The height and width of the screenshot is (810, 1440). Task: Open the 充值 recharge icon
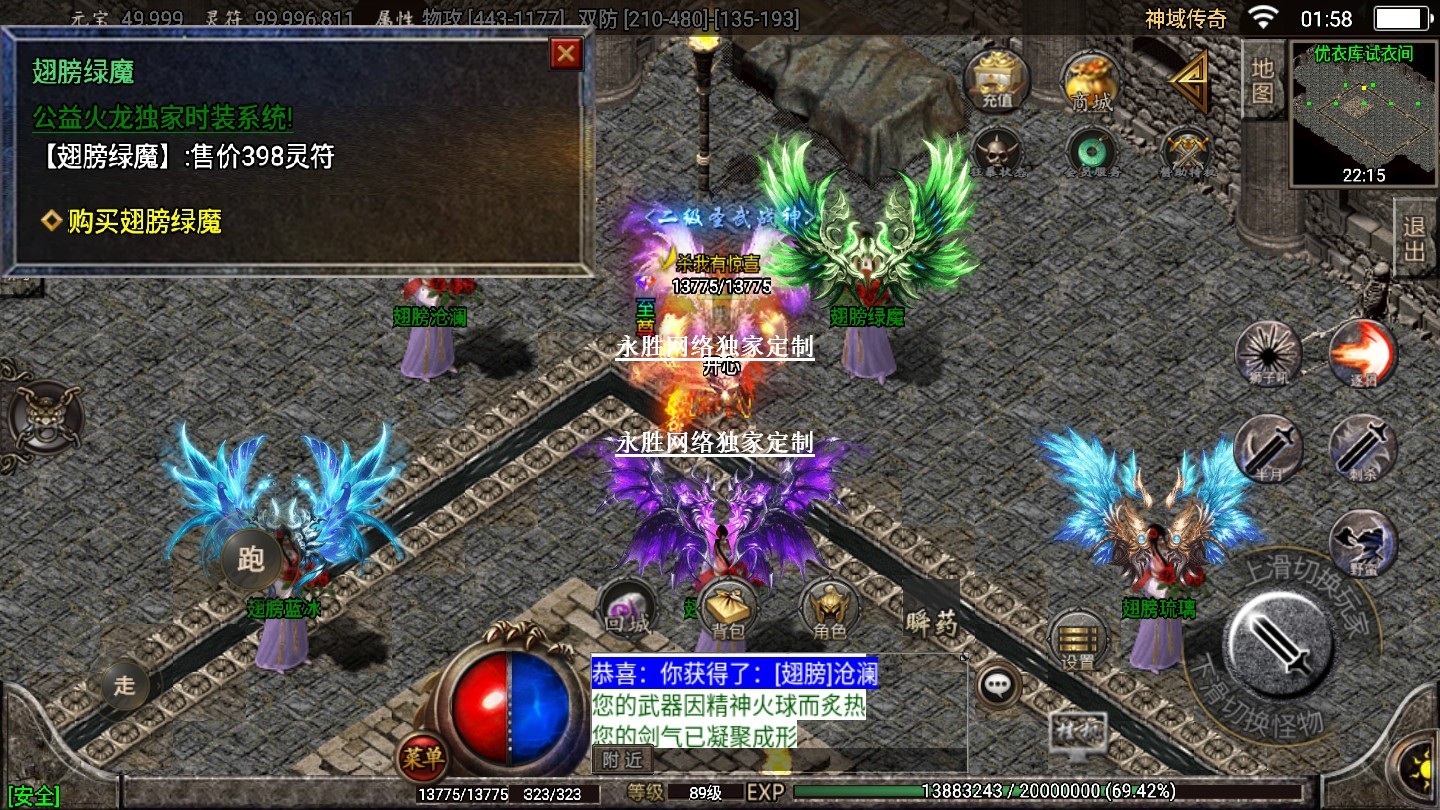point(997,80)
